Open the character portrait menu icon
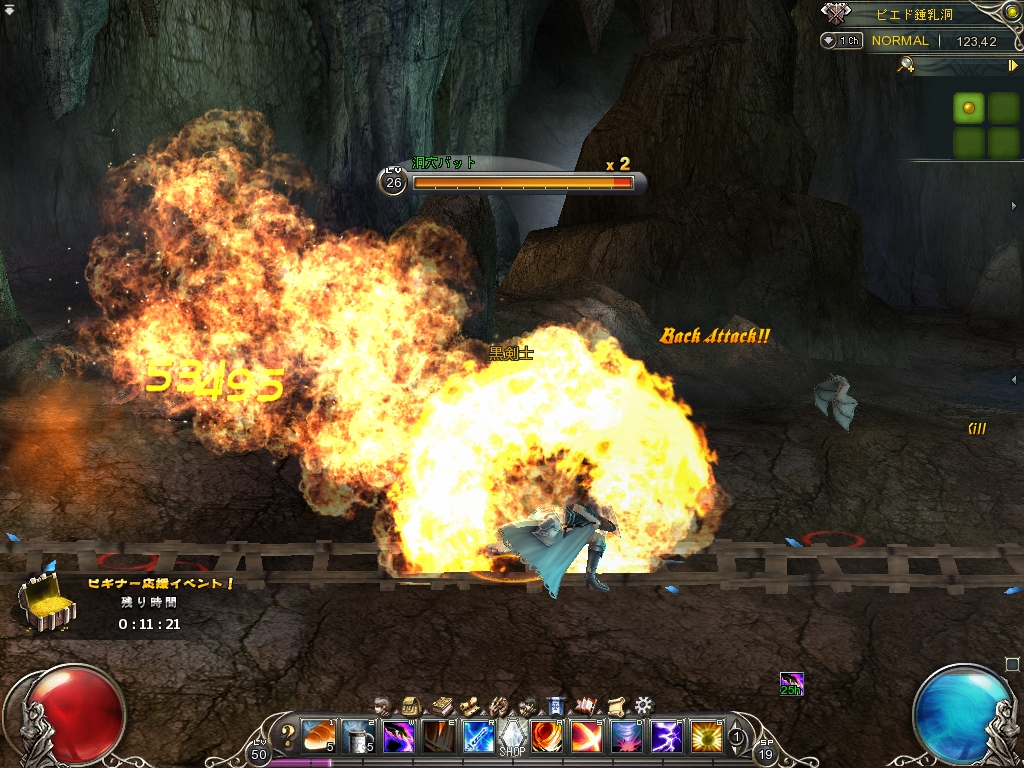 pyautogui.click(x=380, y=705)
